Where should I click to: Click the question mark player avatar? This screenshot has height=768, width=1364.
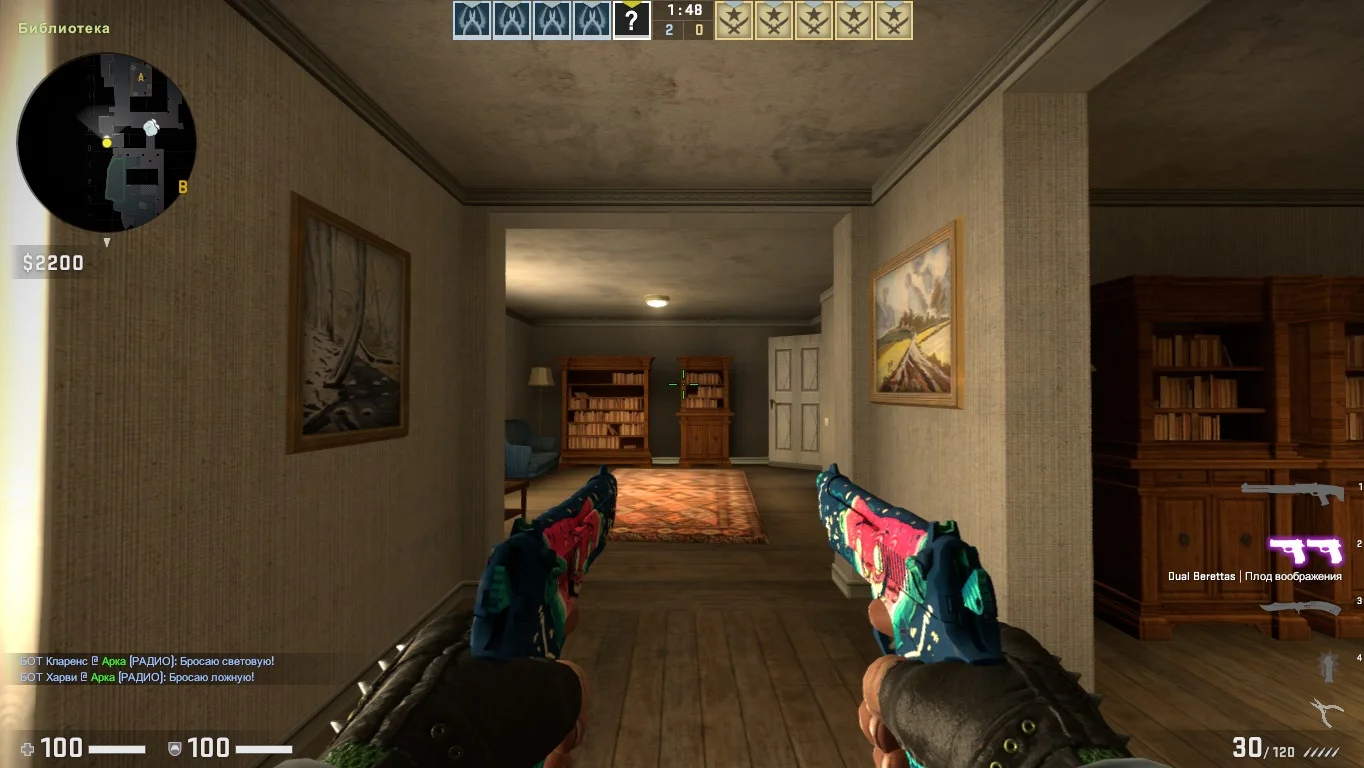click(631, 20)
